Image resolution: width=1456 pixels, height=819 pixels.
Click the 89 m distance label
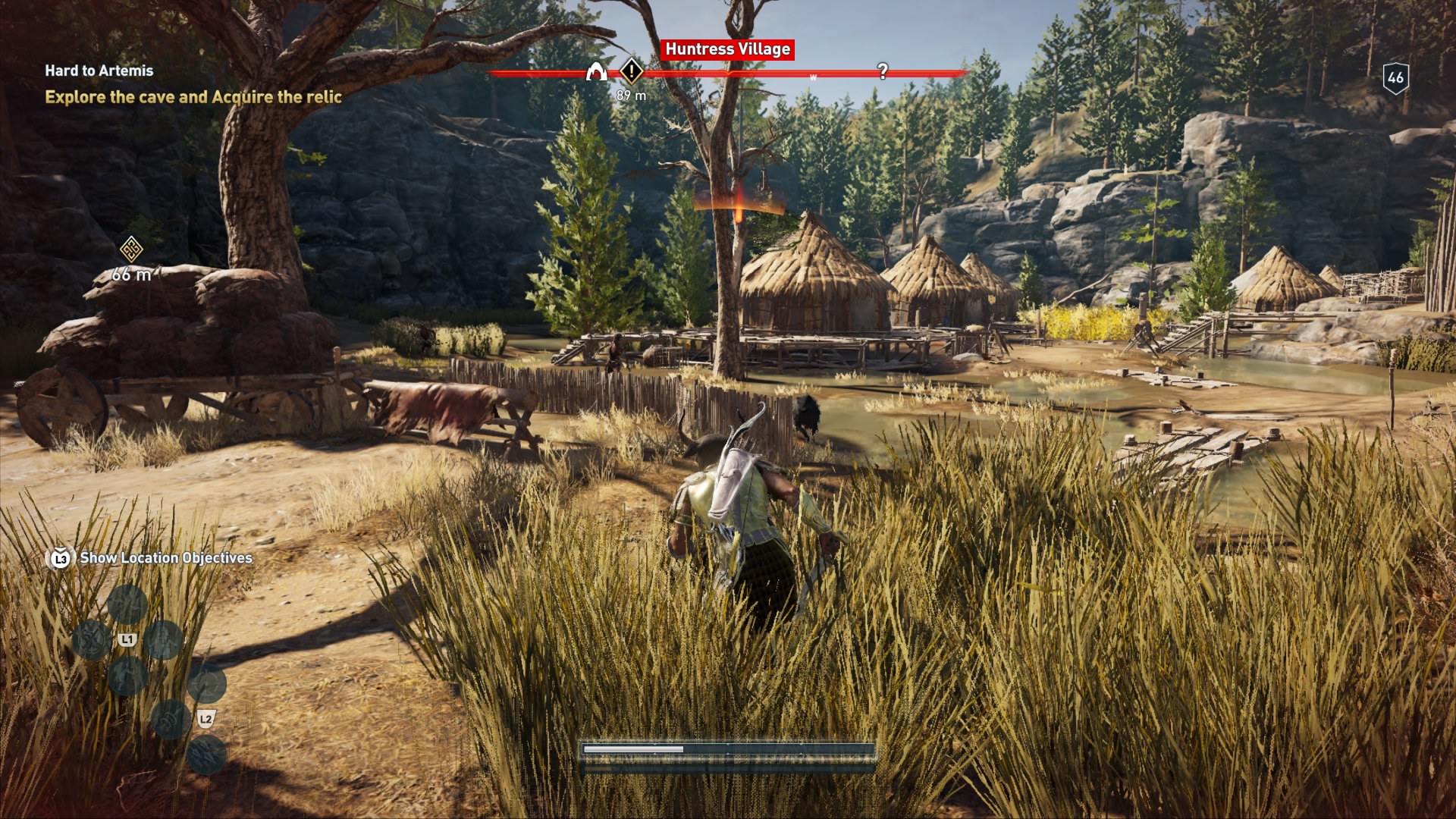pos(631,94)
